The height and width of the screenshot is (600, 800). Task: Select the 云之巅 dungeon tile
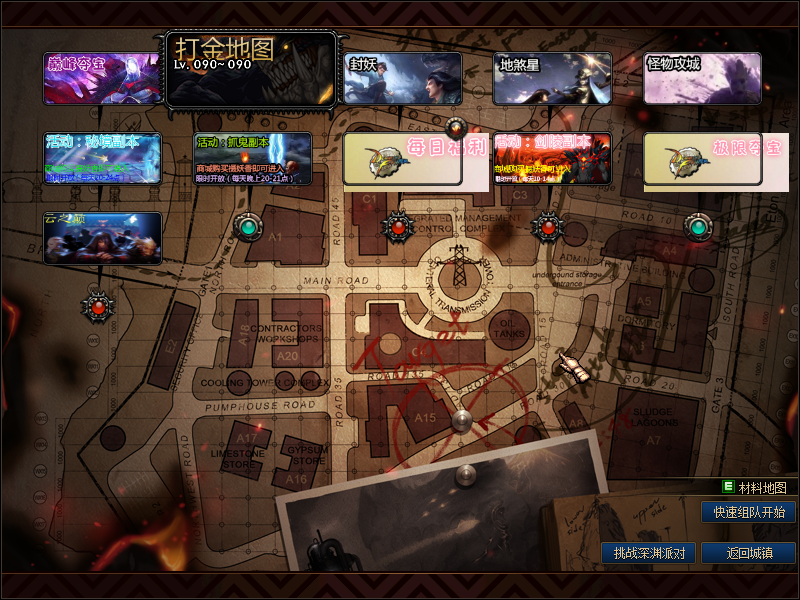102,238
